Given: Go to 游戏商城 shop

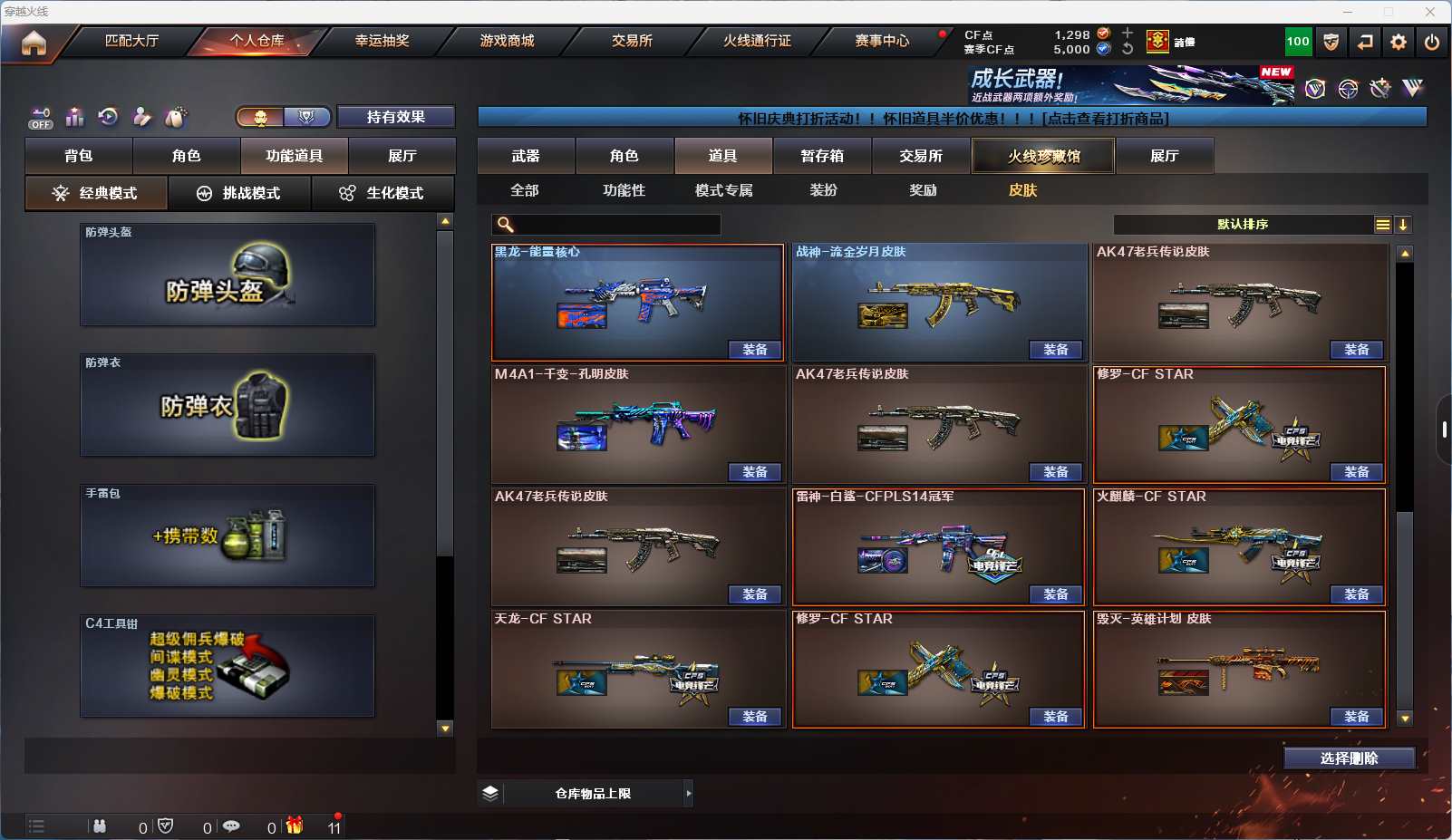Looking at the screenshot, I should coord(507,41).
